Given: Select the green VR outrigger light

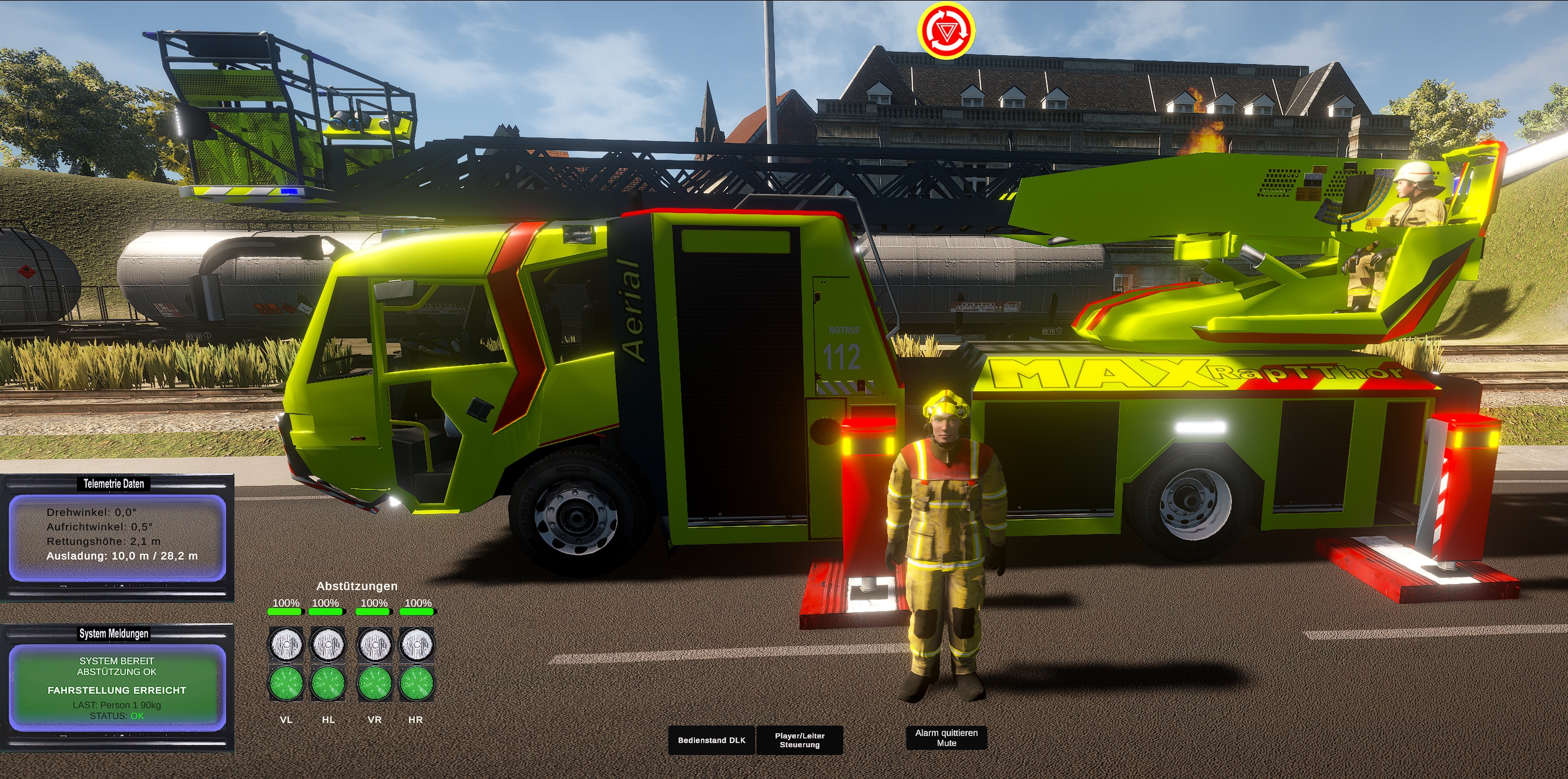Looking at the screenshot, I should coord(374,683).
